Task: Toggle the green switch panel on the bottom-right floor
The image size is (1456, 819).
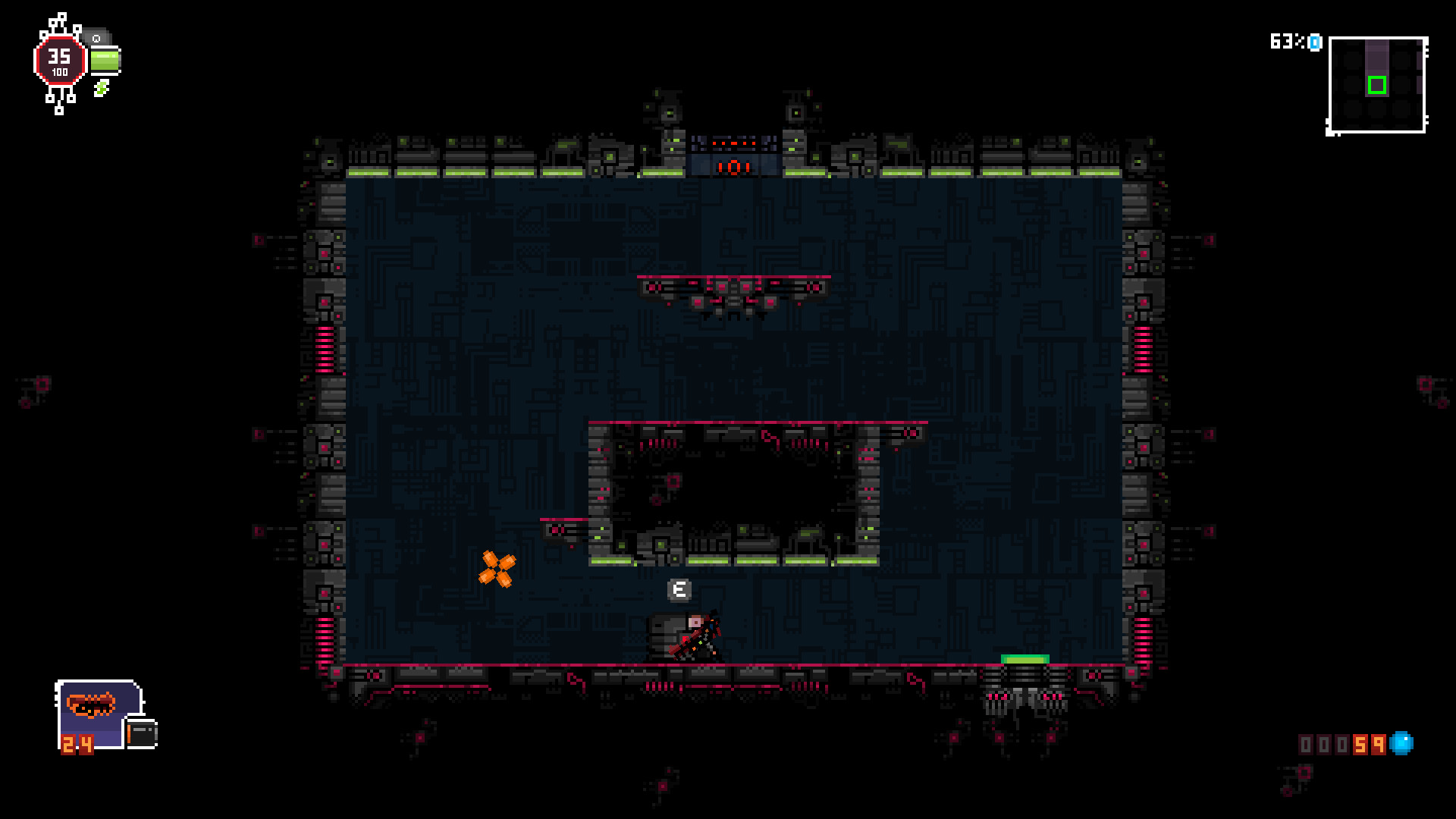Action: click(x=1025, y=659)
